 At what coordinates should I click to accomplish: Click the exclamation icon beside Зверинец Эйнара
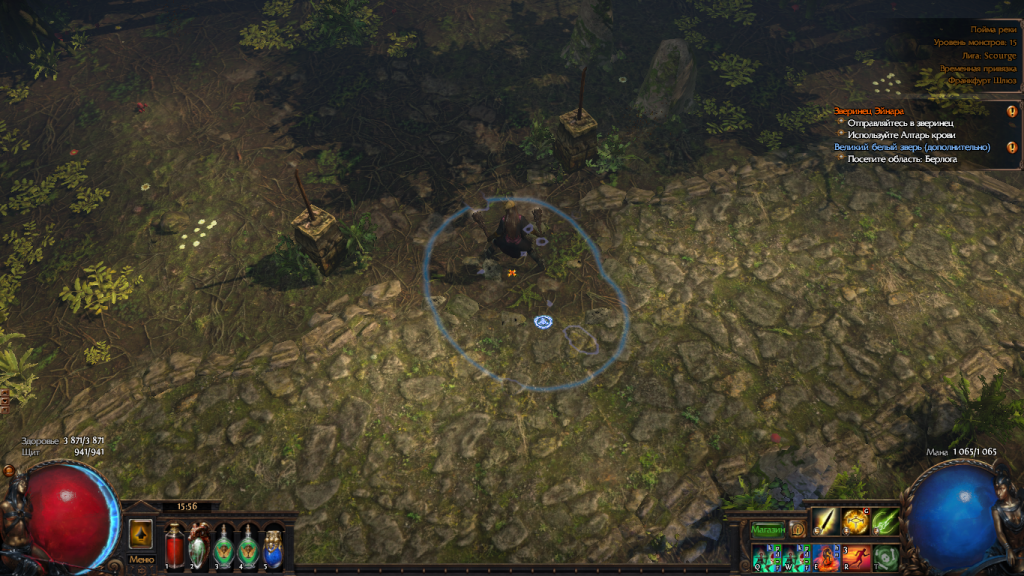1011,111
